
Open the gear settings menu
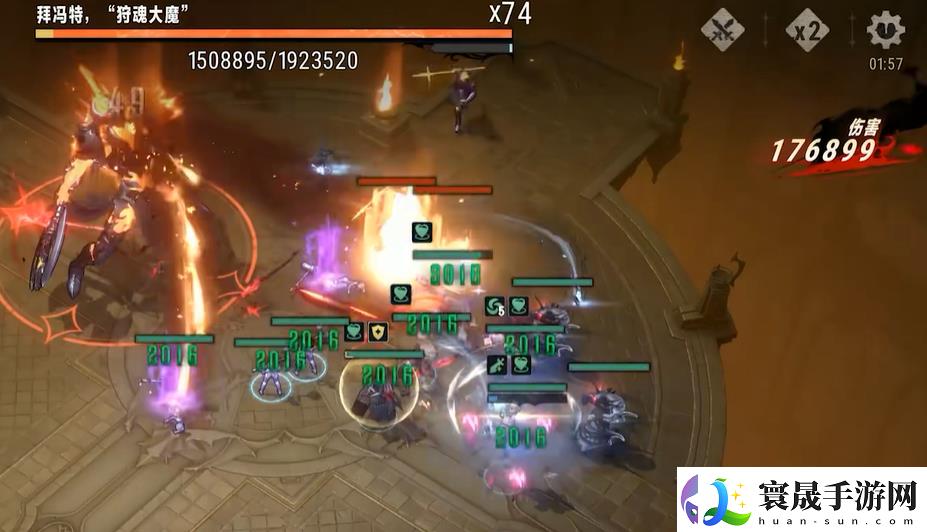click(885, 30)
